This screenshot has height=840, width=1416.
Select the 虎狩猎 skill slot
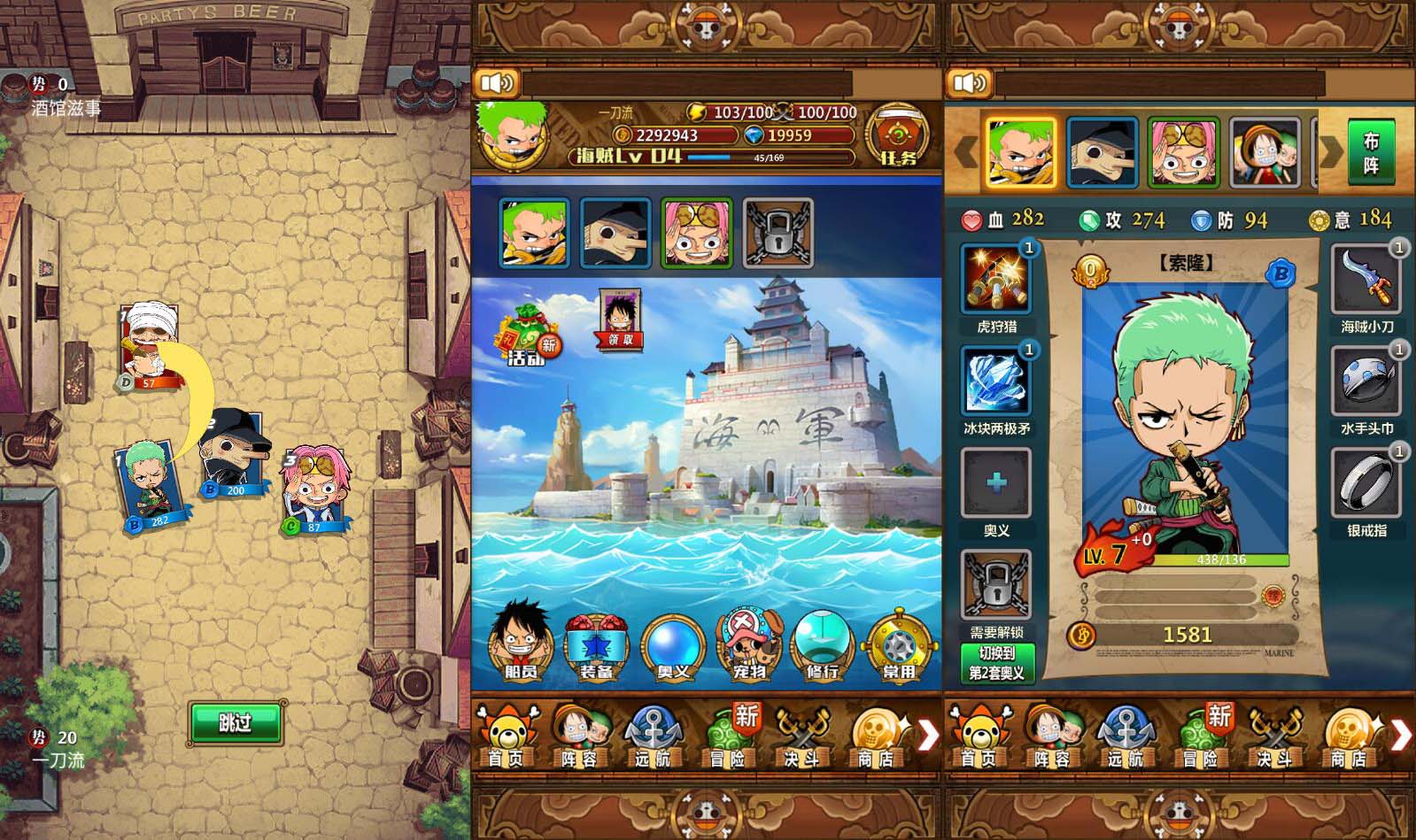click(x=996, y=279)
